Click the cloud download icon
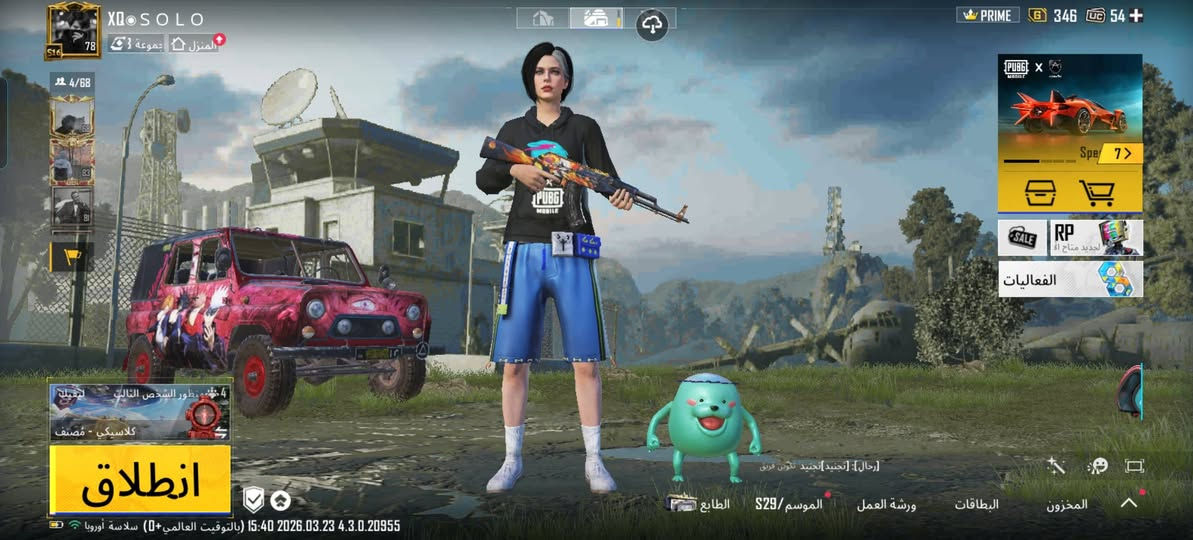The image size is (1193, 540). (x=653, y=24)
